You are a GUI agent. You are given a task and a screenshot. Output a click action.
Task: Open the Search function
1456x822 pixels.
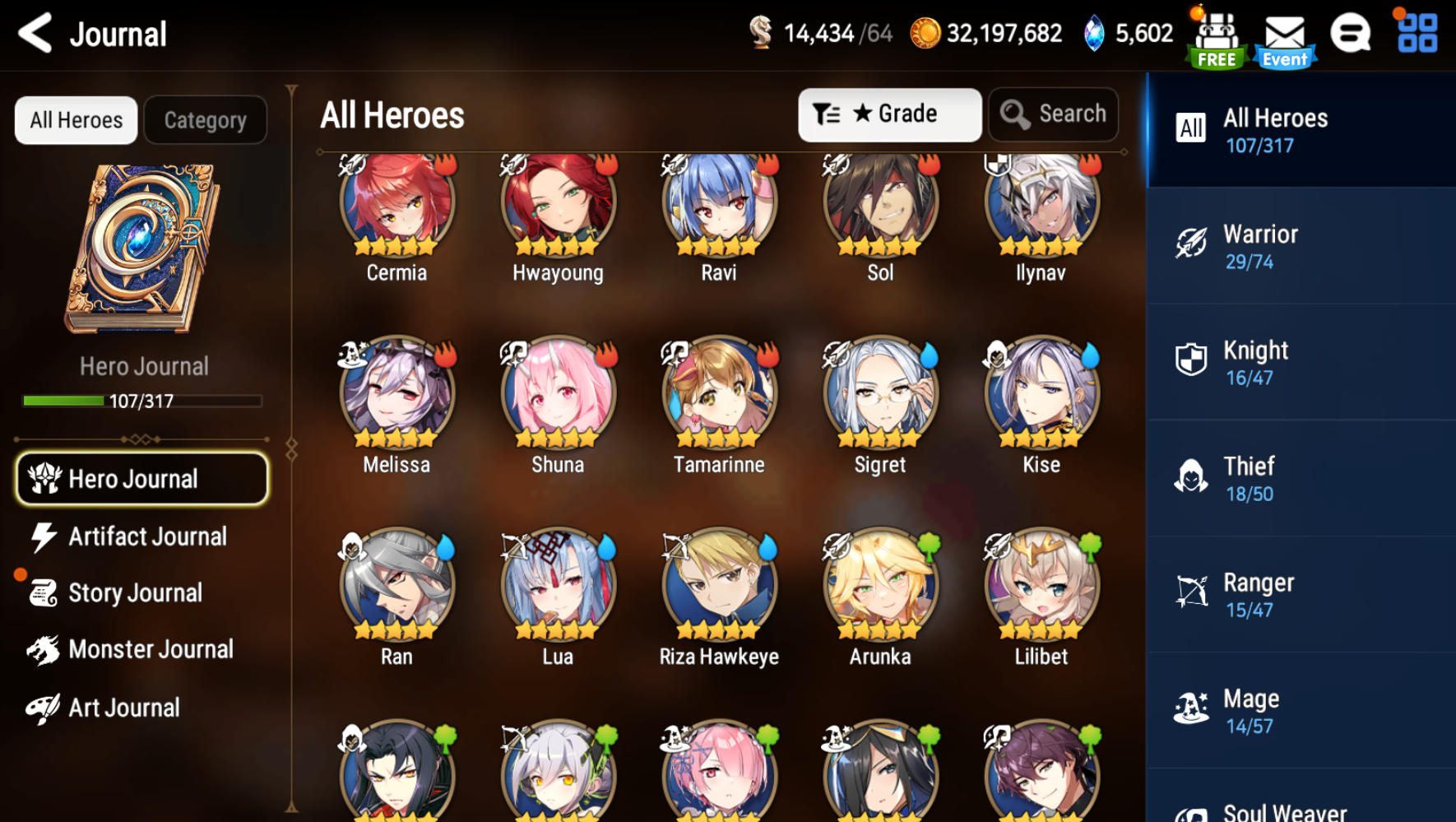(x=1054, y=114)
